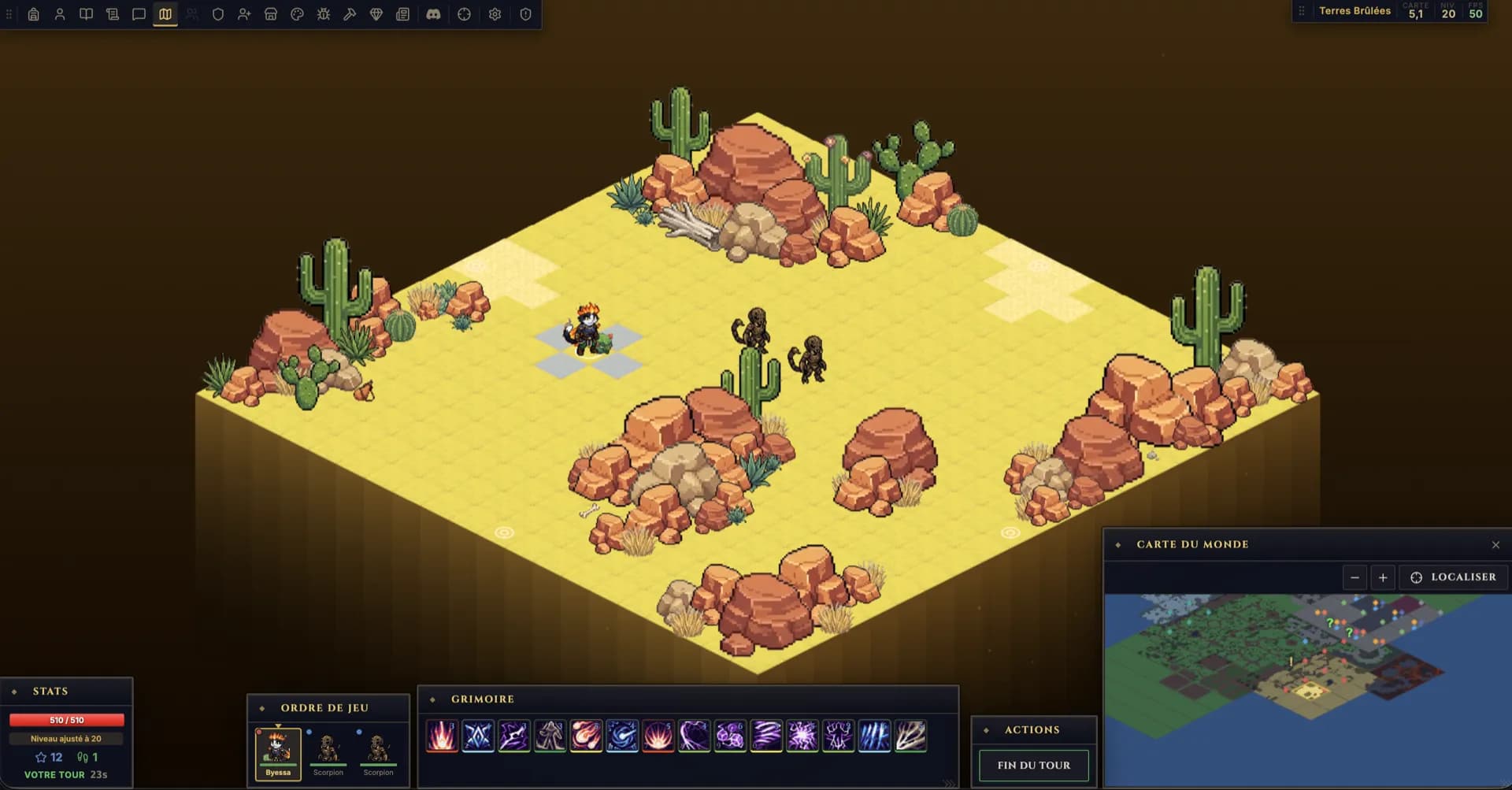Toggle the crosshair targeting icon

coord(465,13)
